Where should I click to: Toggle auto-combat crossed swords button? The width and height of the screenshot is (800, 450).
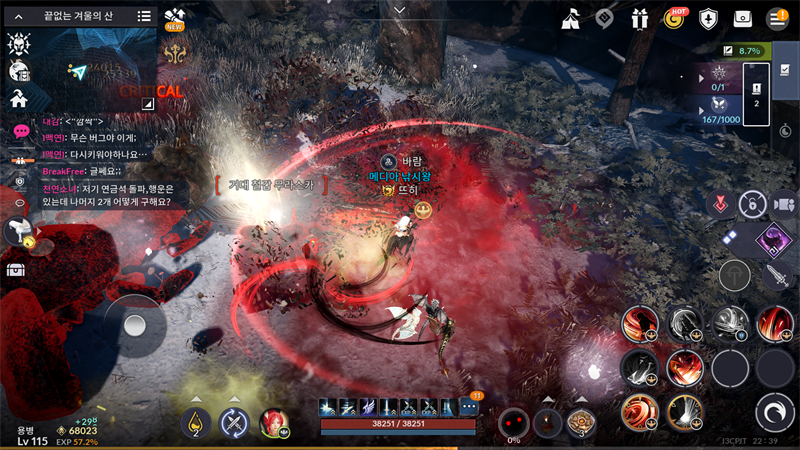tap(234, 423)
